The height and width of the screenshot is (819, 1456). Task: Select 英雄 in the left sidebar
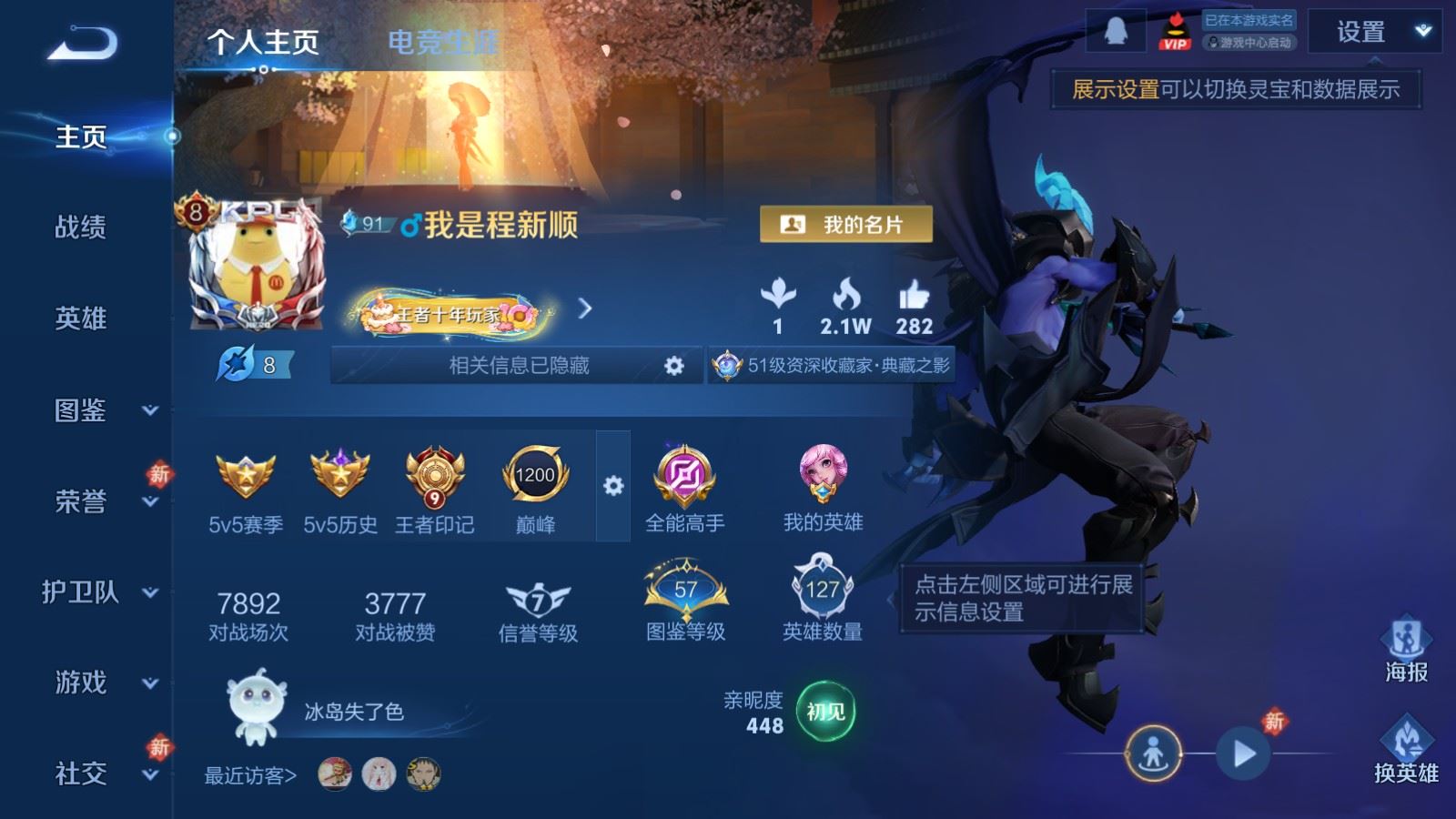pyautogui.click(x=81, y=318)
